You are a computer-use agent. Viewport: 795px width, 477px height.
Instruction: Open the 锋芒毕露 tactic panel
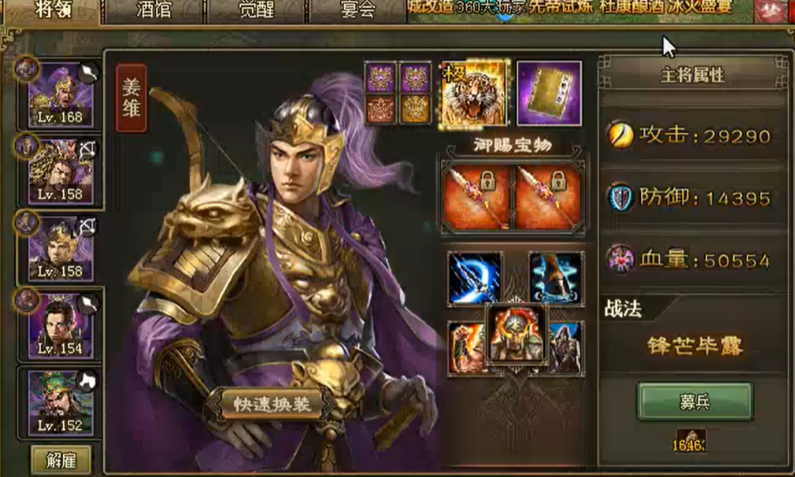tap(695, 346)
